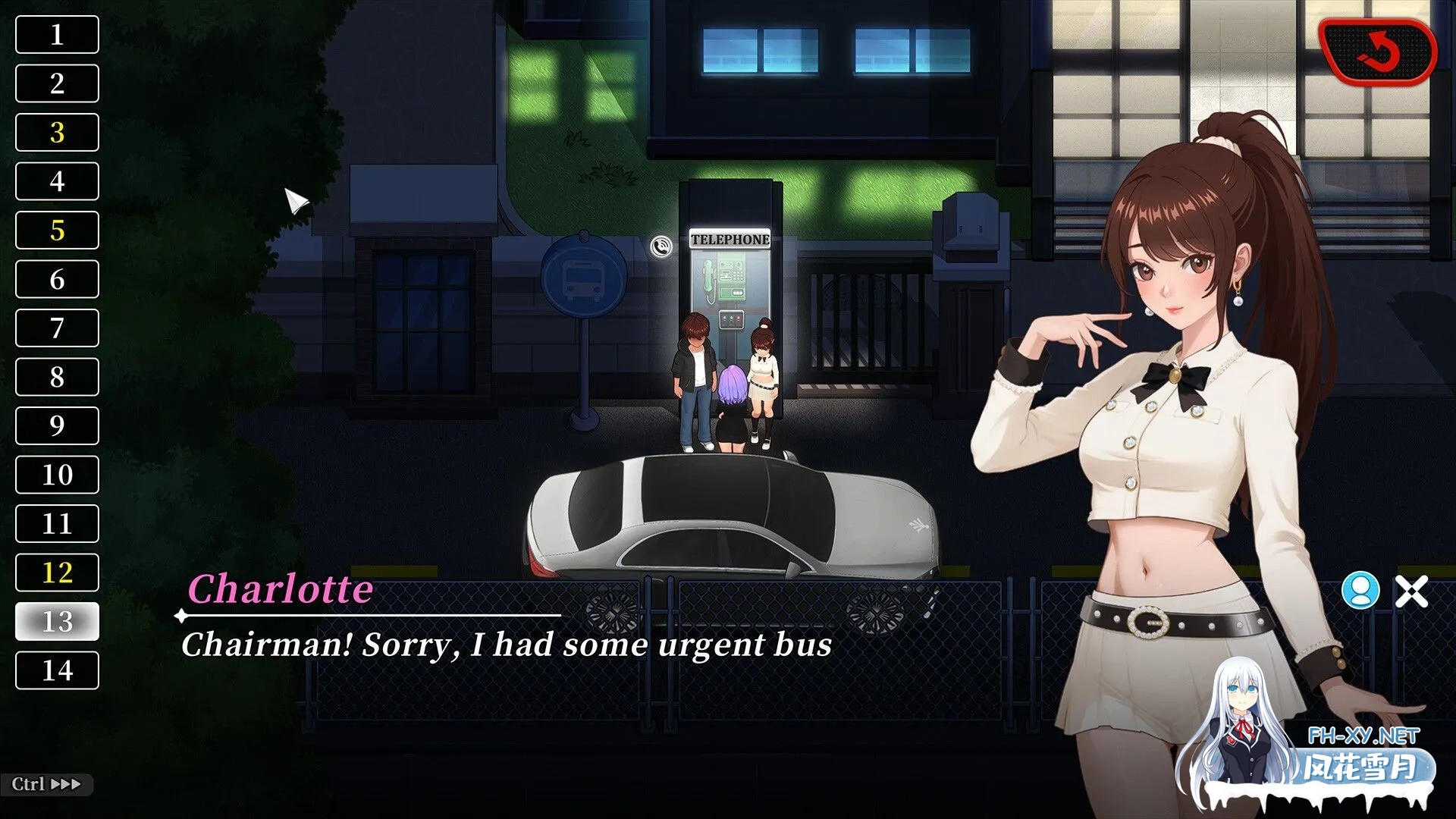Screen dimensions: 1456x819
Task: Open the yellow scene 12 entry
Action: [x=57, y=573]
